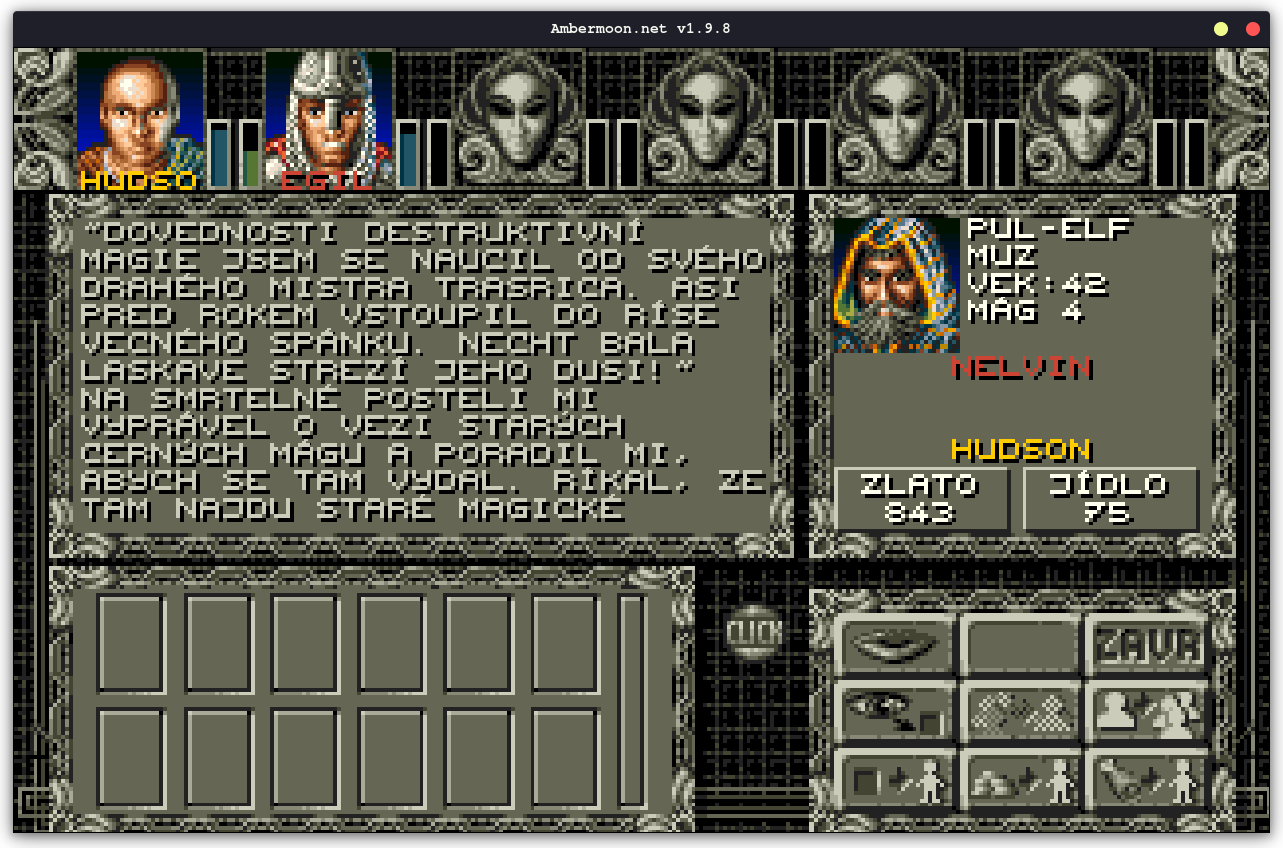1283x848 pixels.
Task: Give gold with the coin pile button
Action: click(x=1021, y=779)
